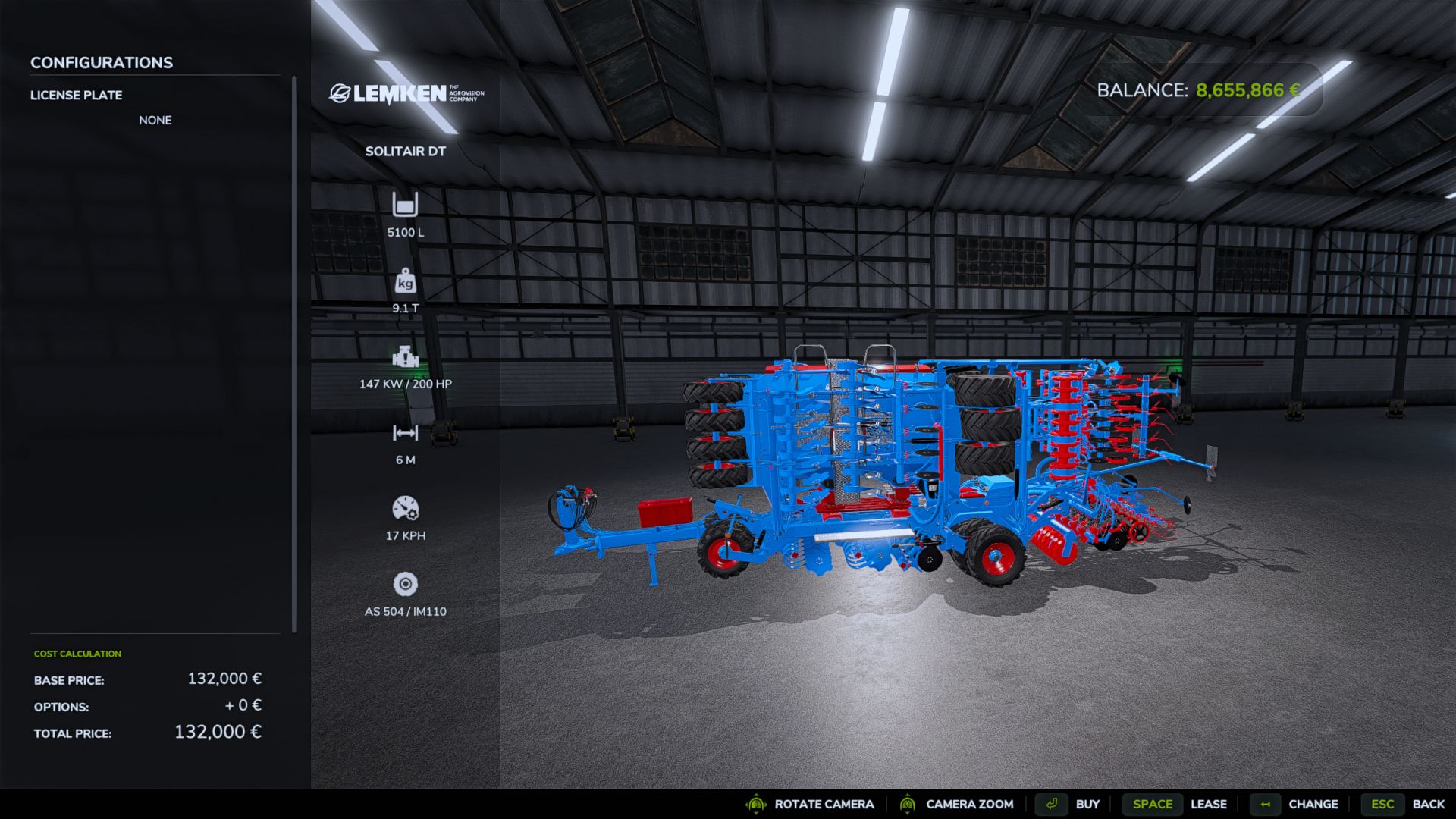This screenshot has width=1456, height=819.
Task: Click the Rotate Camera control icon
Action: coord(755,804)
